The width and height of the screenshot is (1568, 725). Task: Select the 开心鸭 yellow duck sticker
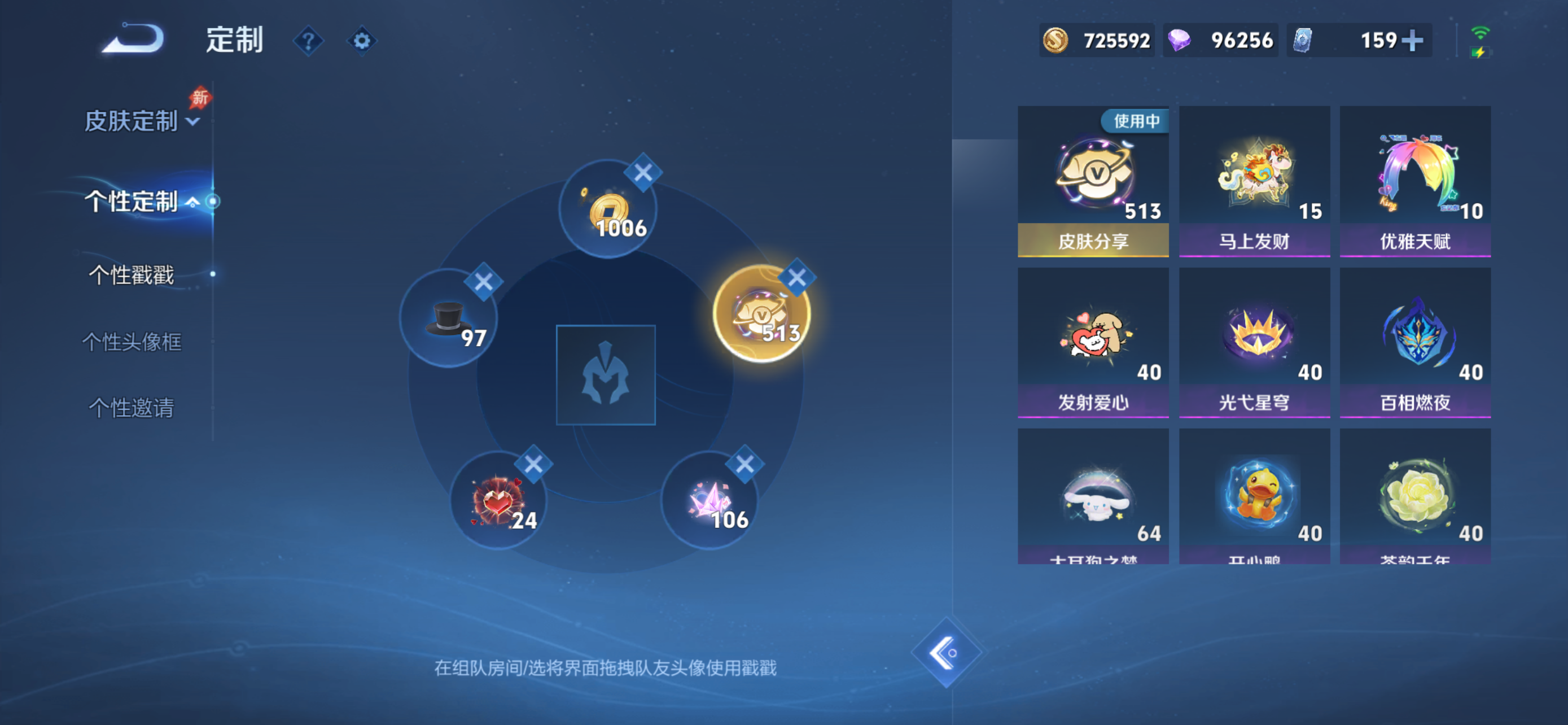click(x=1254, y=496)
